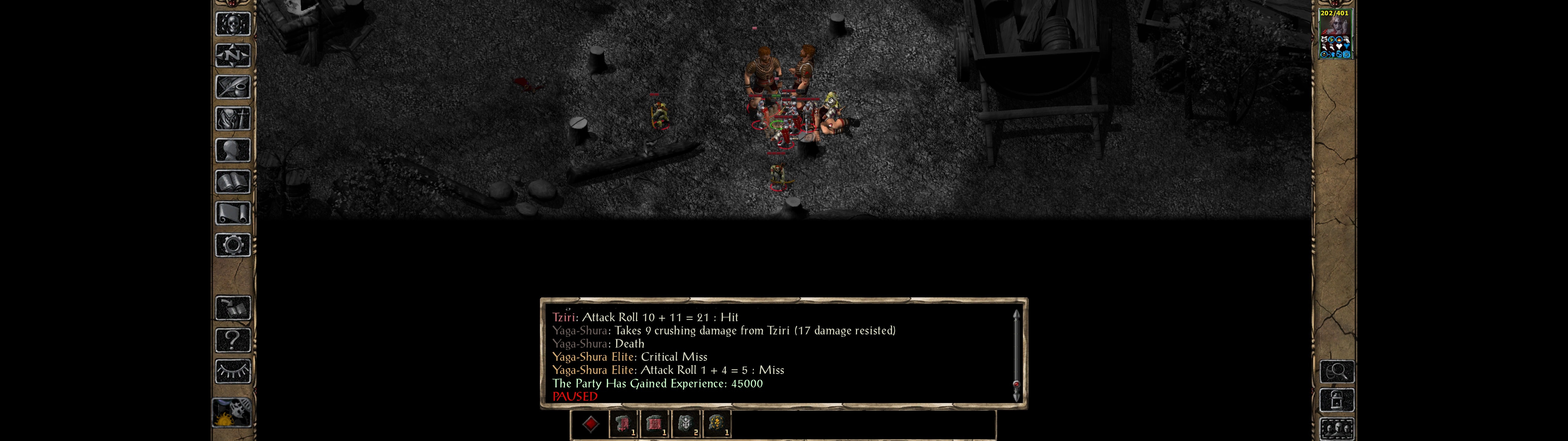The width and height of the screenshot is (1568, 441).
Task: Rest the party with the closed-eye button
Action: click(x=232, y=371)
